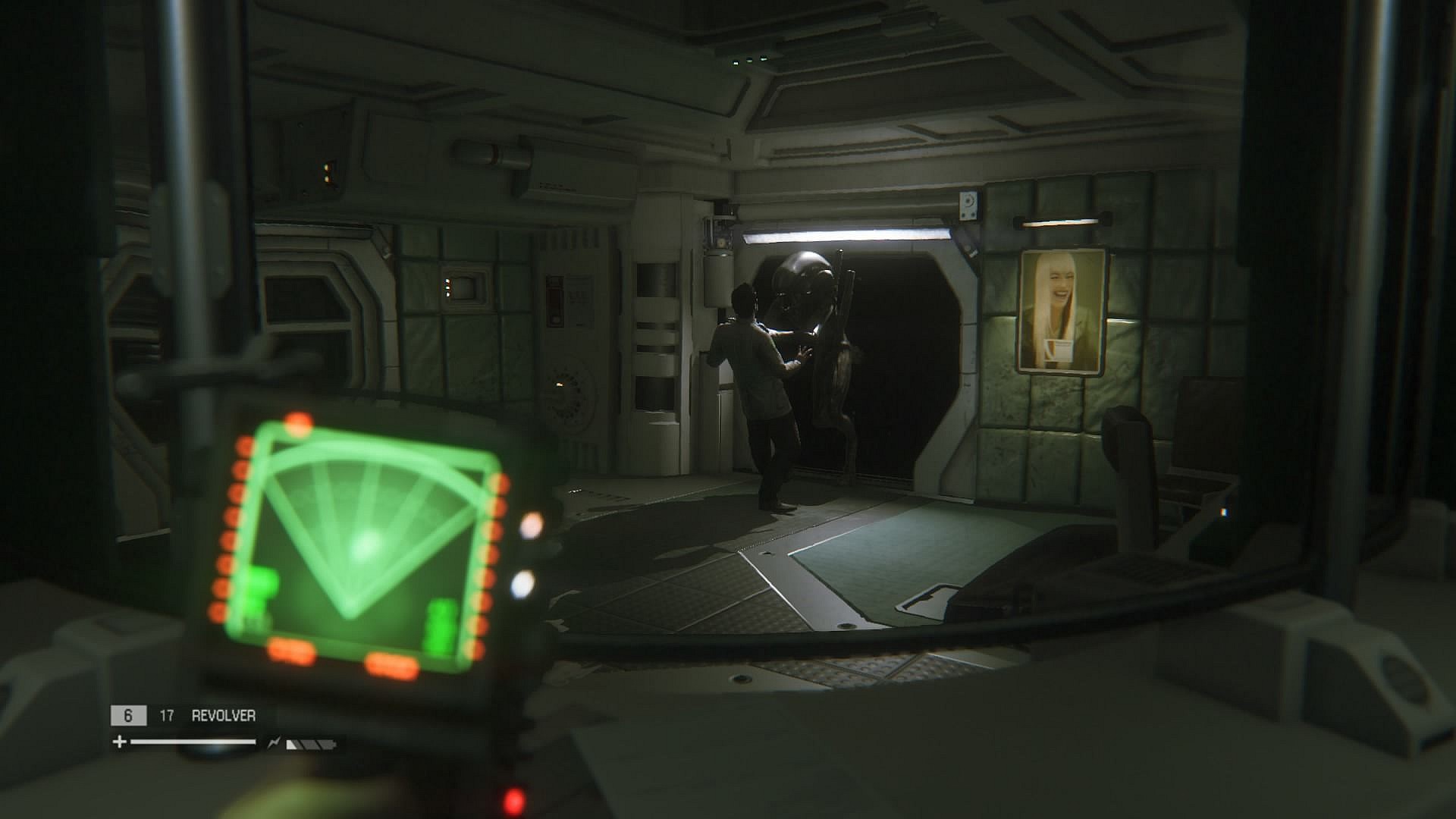Viewport: 1456px width, 819px height.
Task: Select the REVOLVER weapon label
Action: pyautogui.click(x=223, y=715)
